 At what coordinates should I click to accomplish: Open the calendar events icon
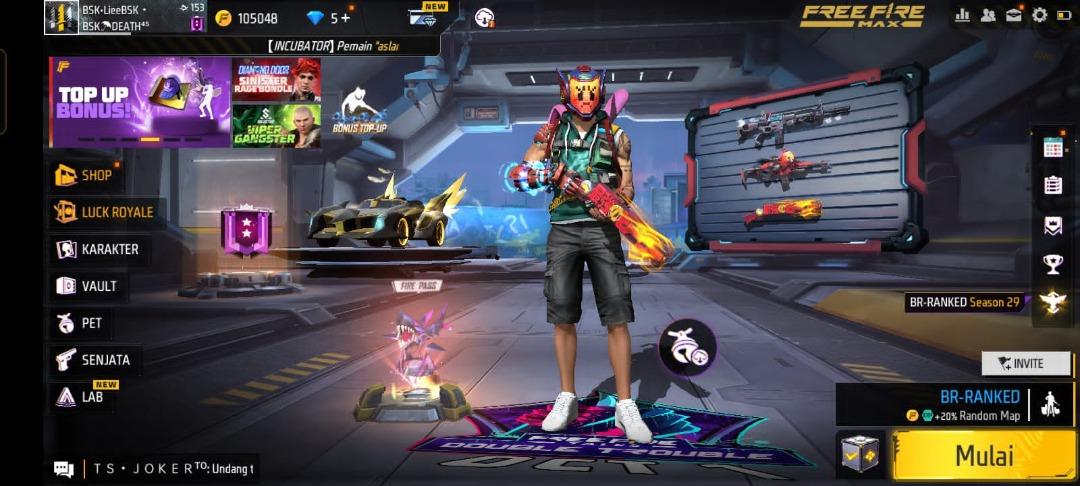[1052, 147]
